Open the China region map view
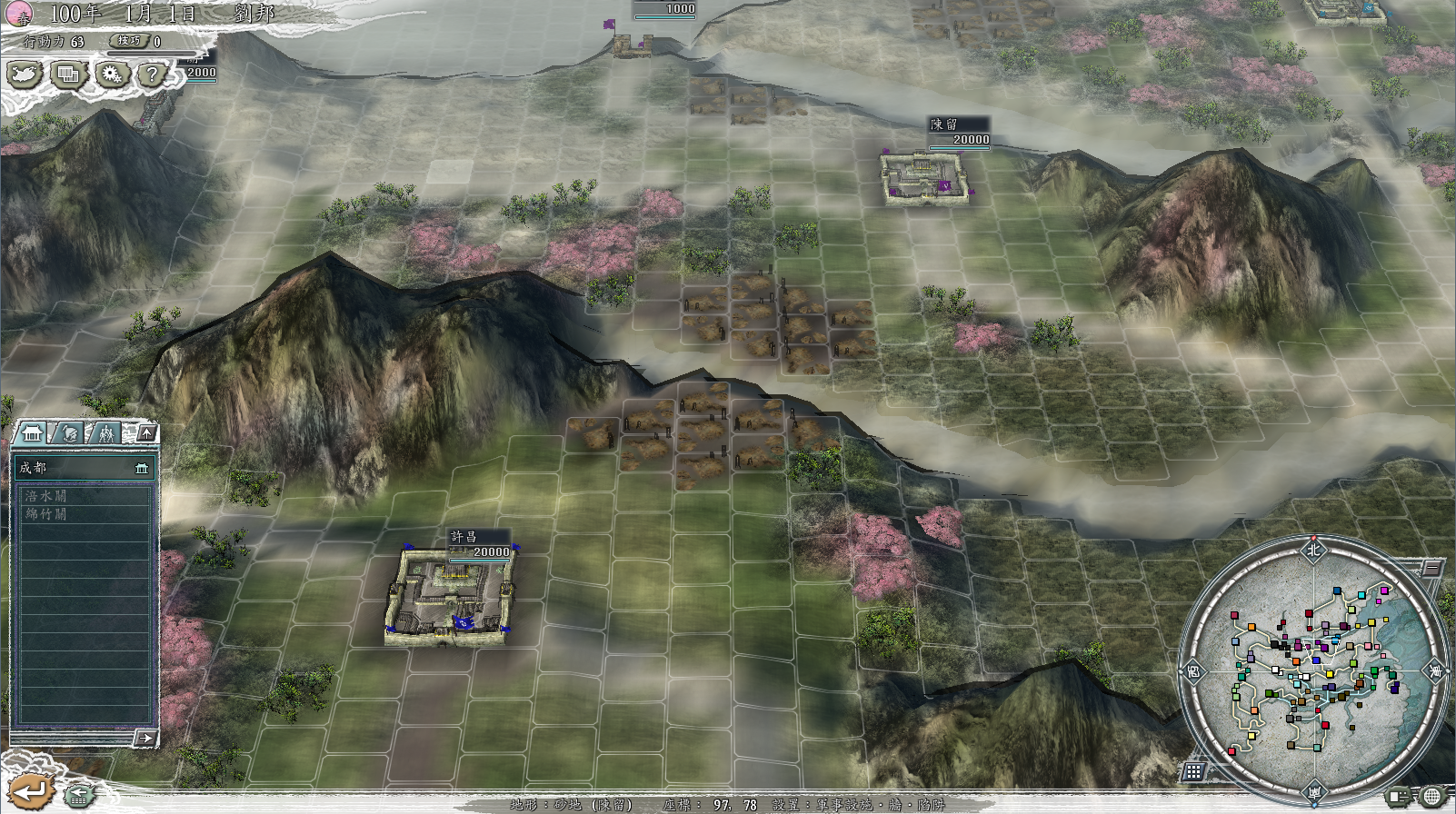Viewport: 1456px width, 814px height. pos(24,76)
